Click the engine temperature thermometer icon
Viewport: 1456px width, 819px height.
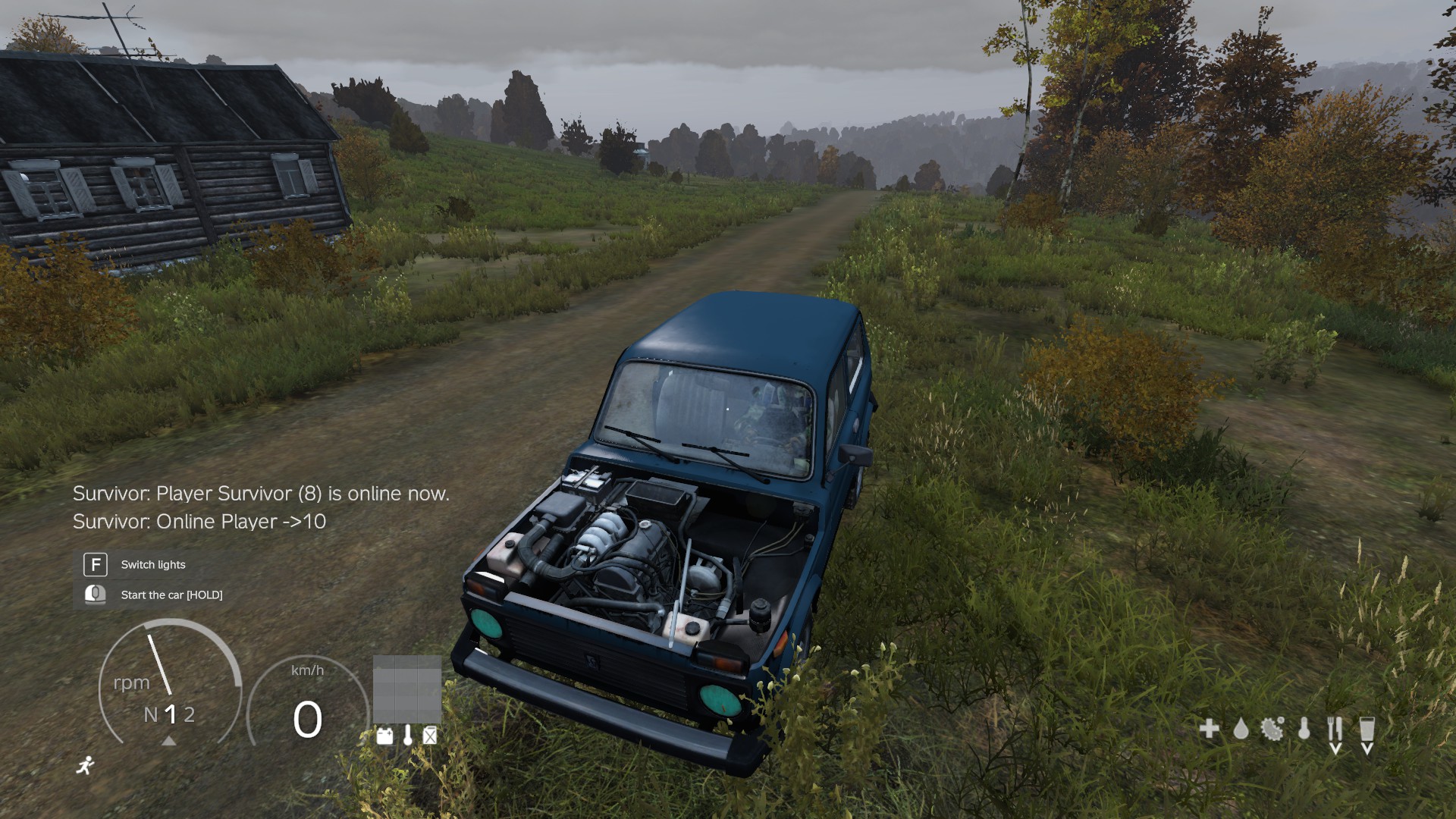pos(408,735)
